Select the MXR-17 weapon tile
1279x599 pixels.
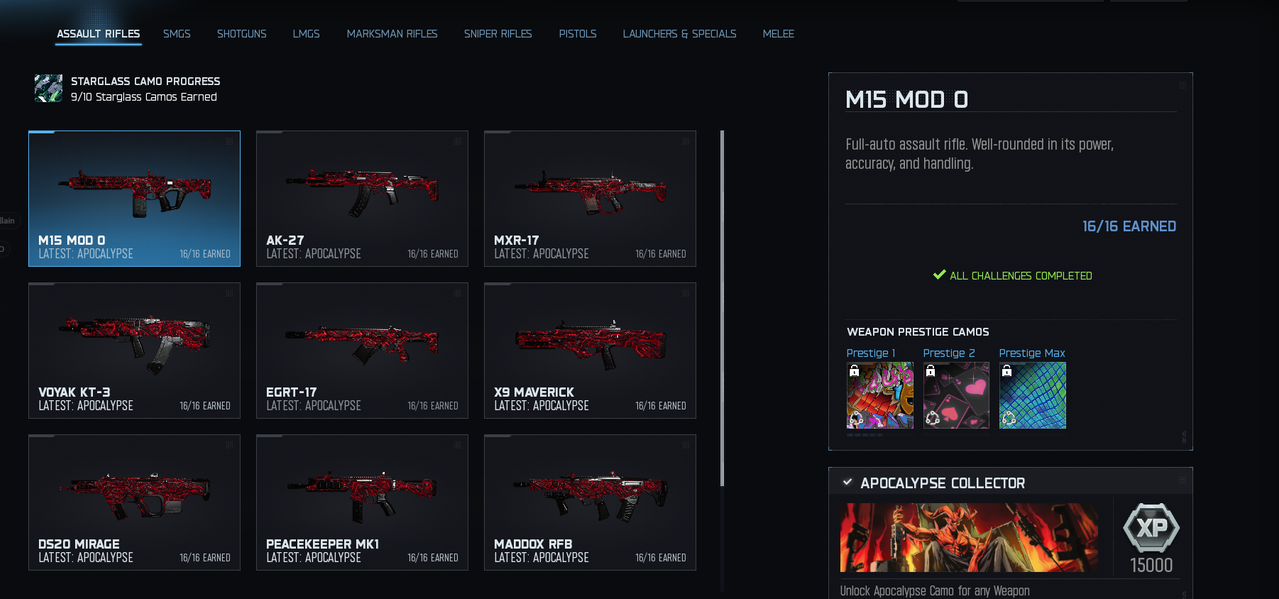tap(590, 198)
